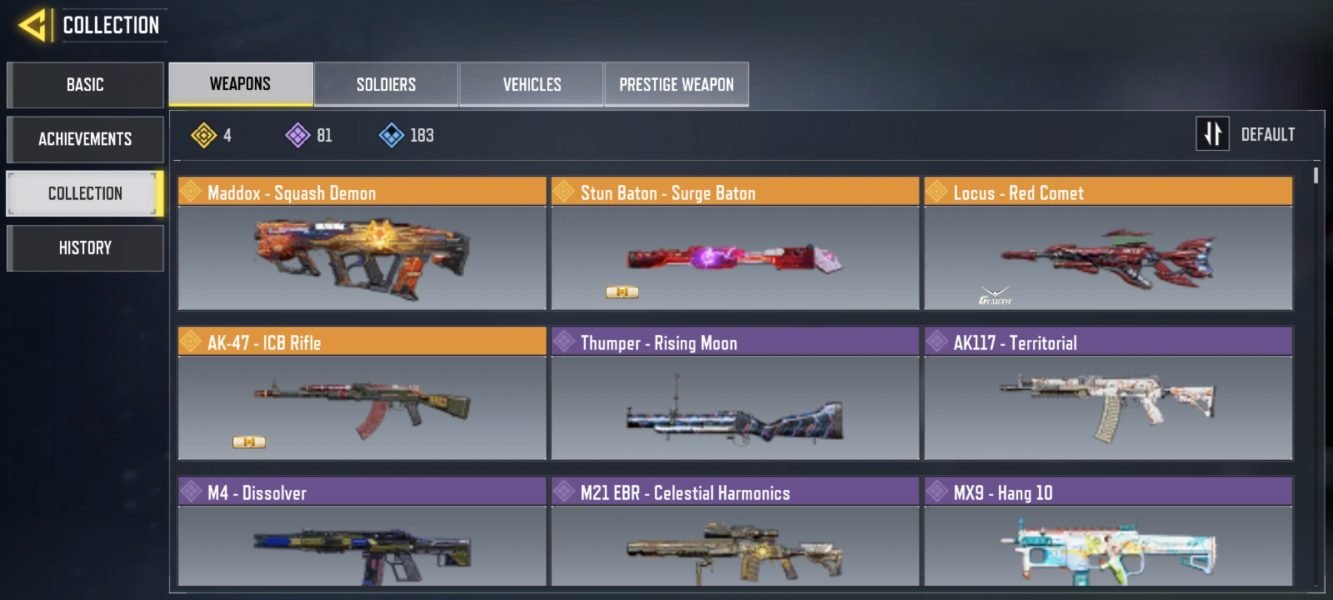The width and height of the screenshot is (1333, 600).
Task: Filter by rare blue rarity count
Action: pos(406,135)
